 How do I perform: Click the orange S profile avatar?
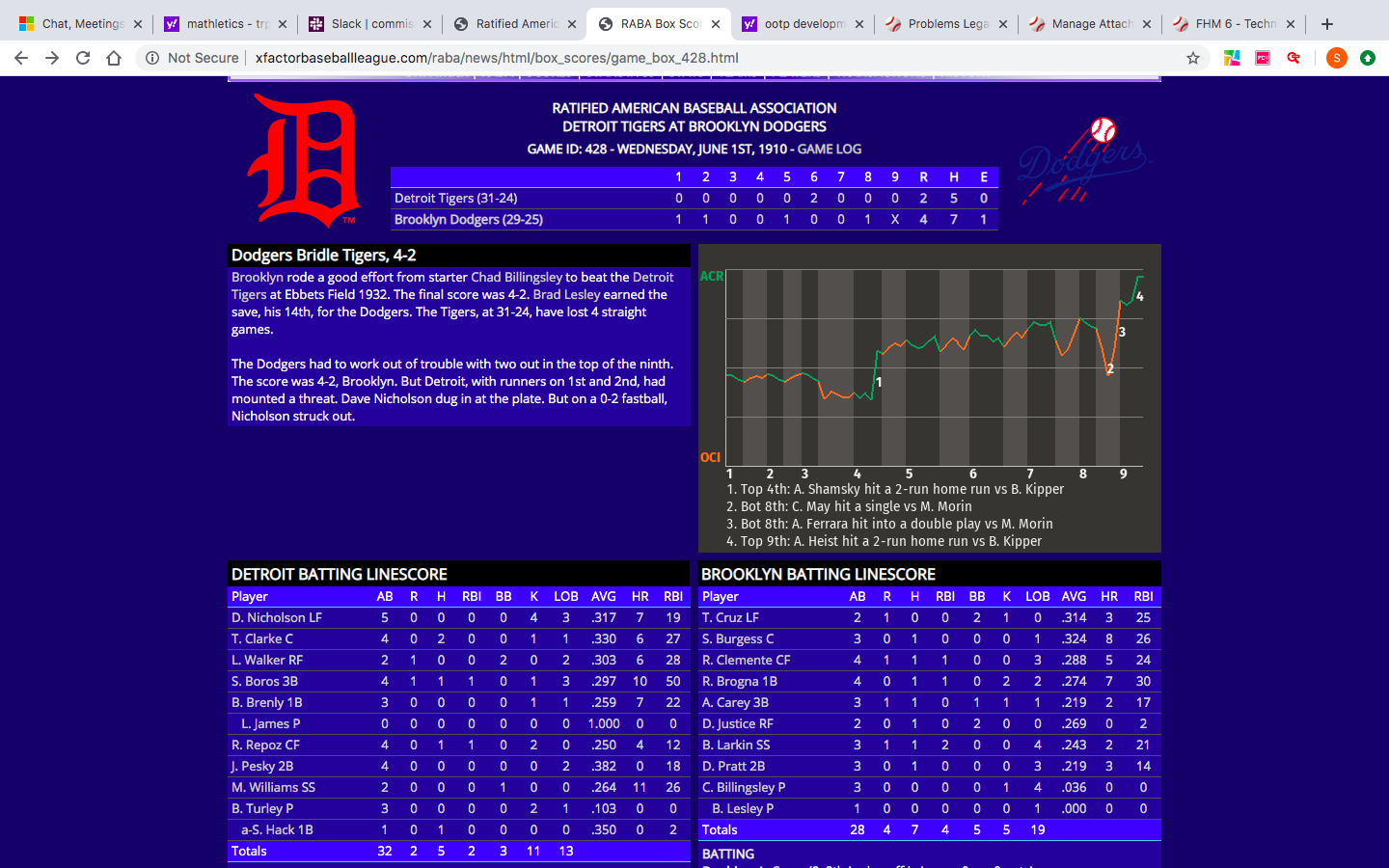click(x=1336, y=57)
